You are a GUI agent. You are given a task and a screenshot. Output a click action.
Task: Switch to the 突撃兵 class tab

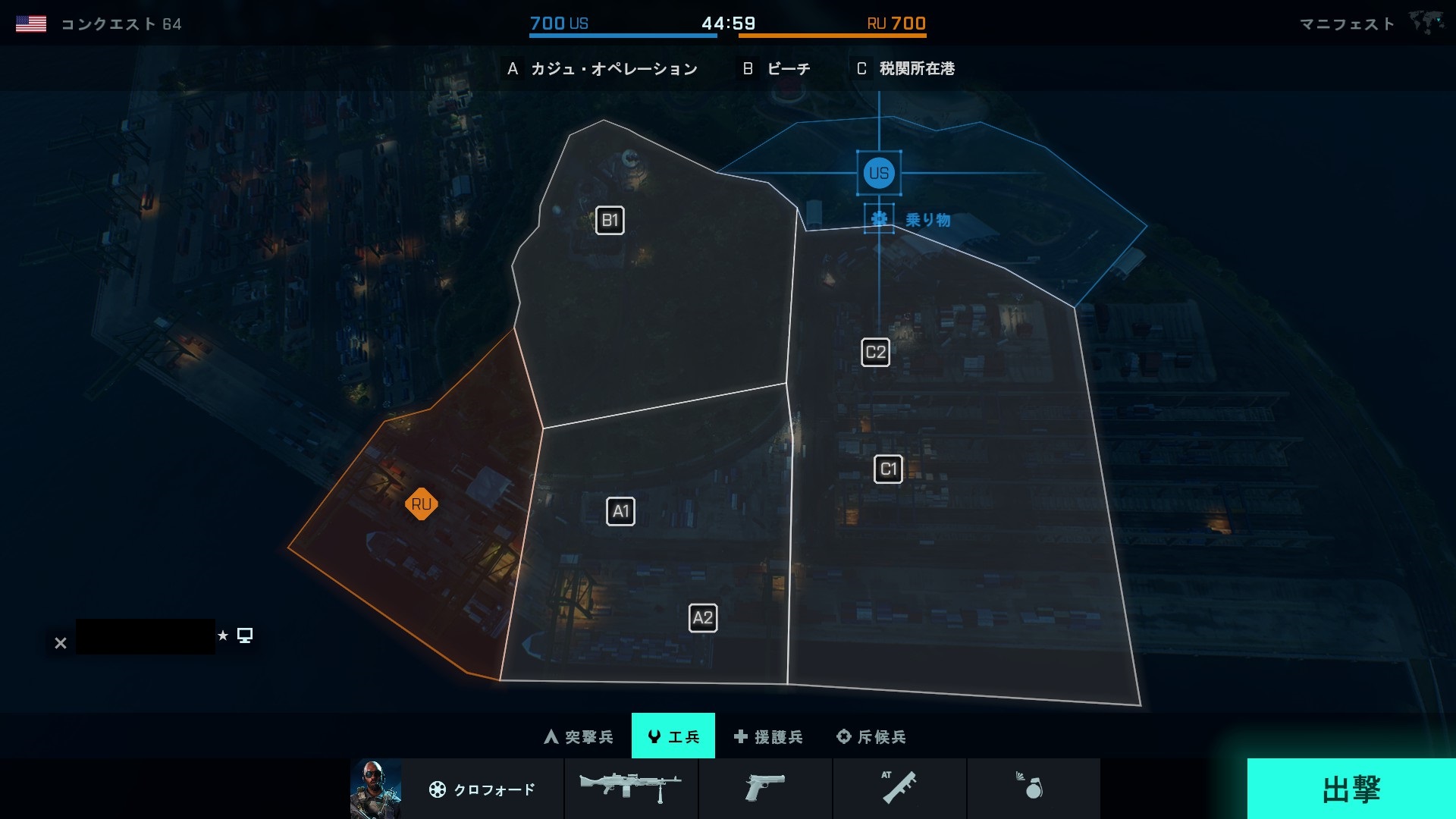(579, 736)
